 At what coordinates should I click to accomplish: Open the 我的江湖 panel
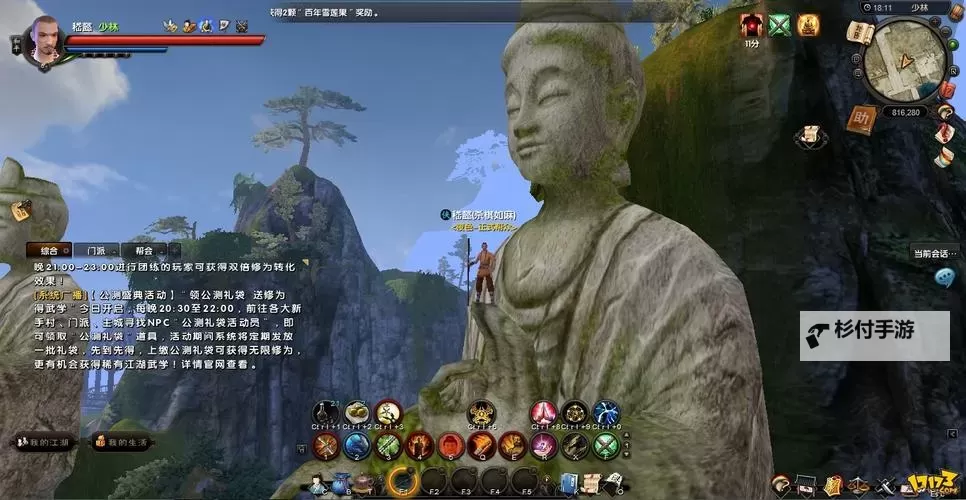[45, 441]
